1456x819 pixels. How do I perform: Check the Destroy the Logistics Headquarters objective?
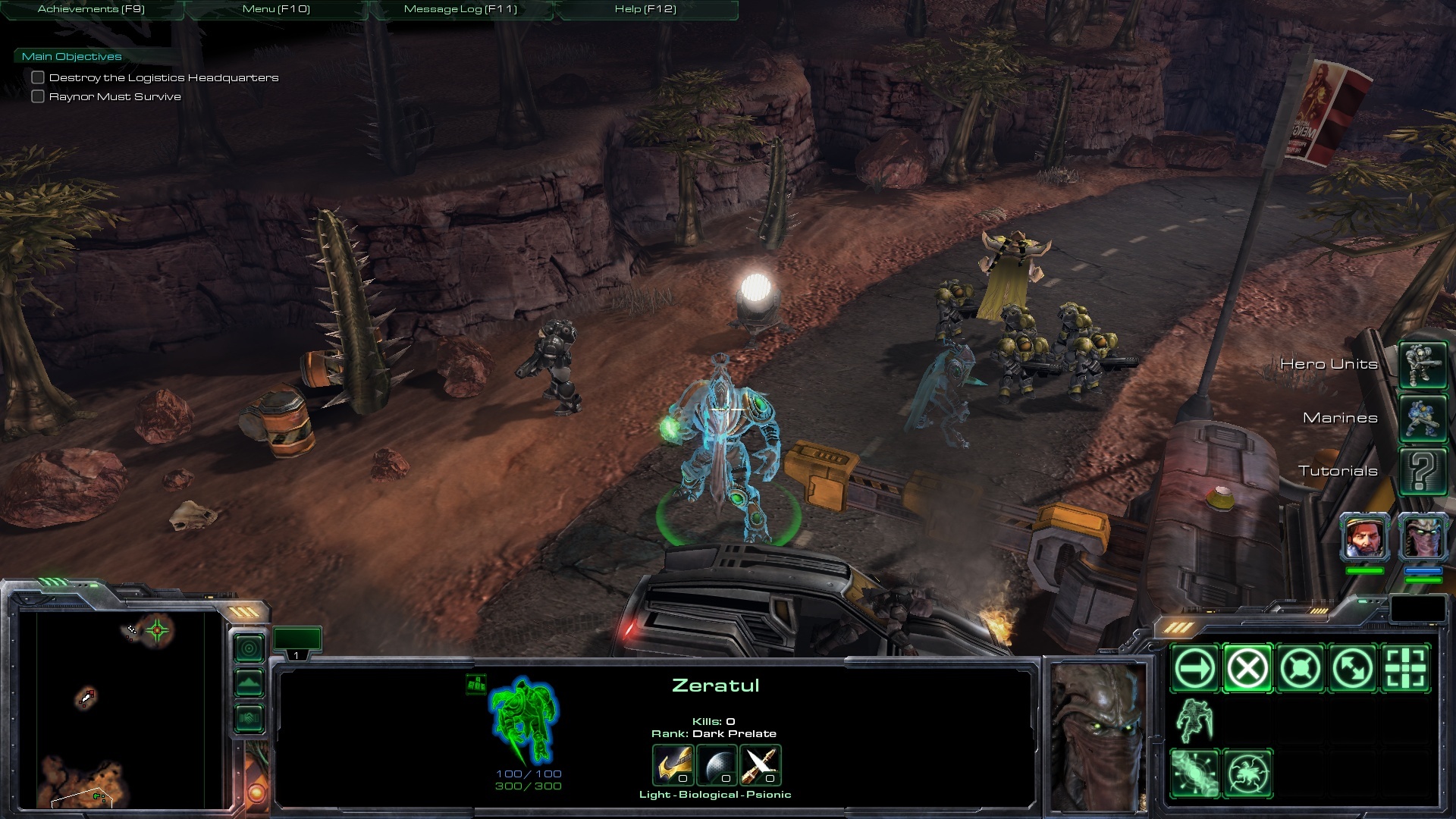click(x=38, y=77)
